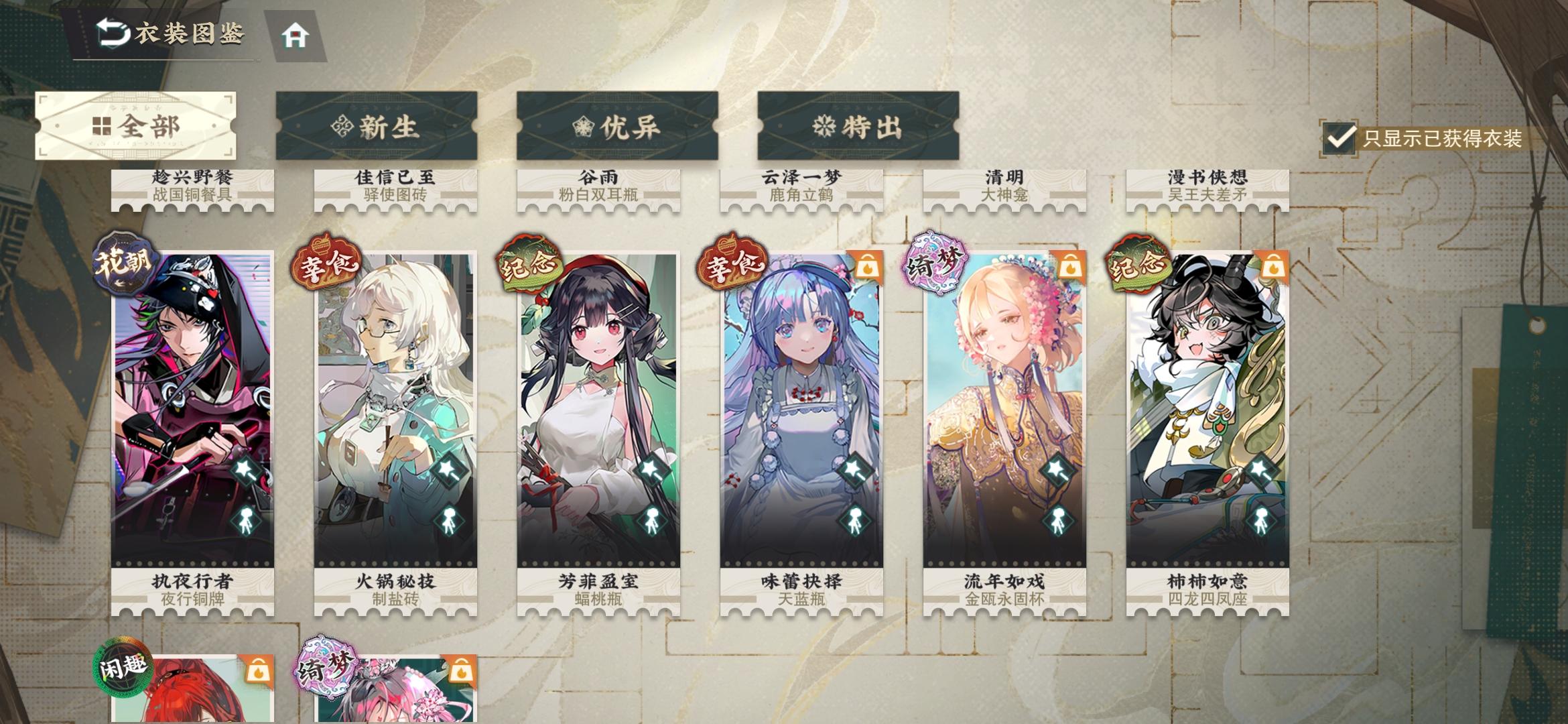The image size is (1568, 724).
Task: Switch to the 新生 tab
Action: click(x=378, y=127)
